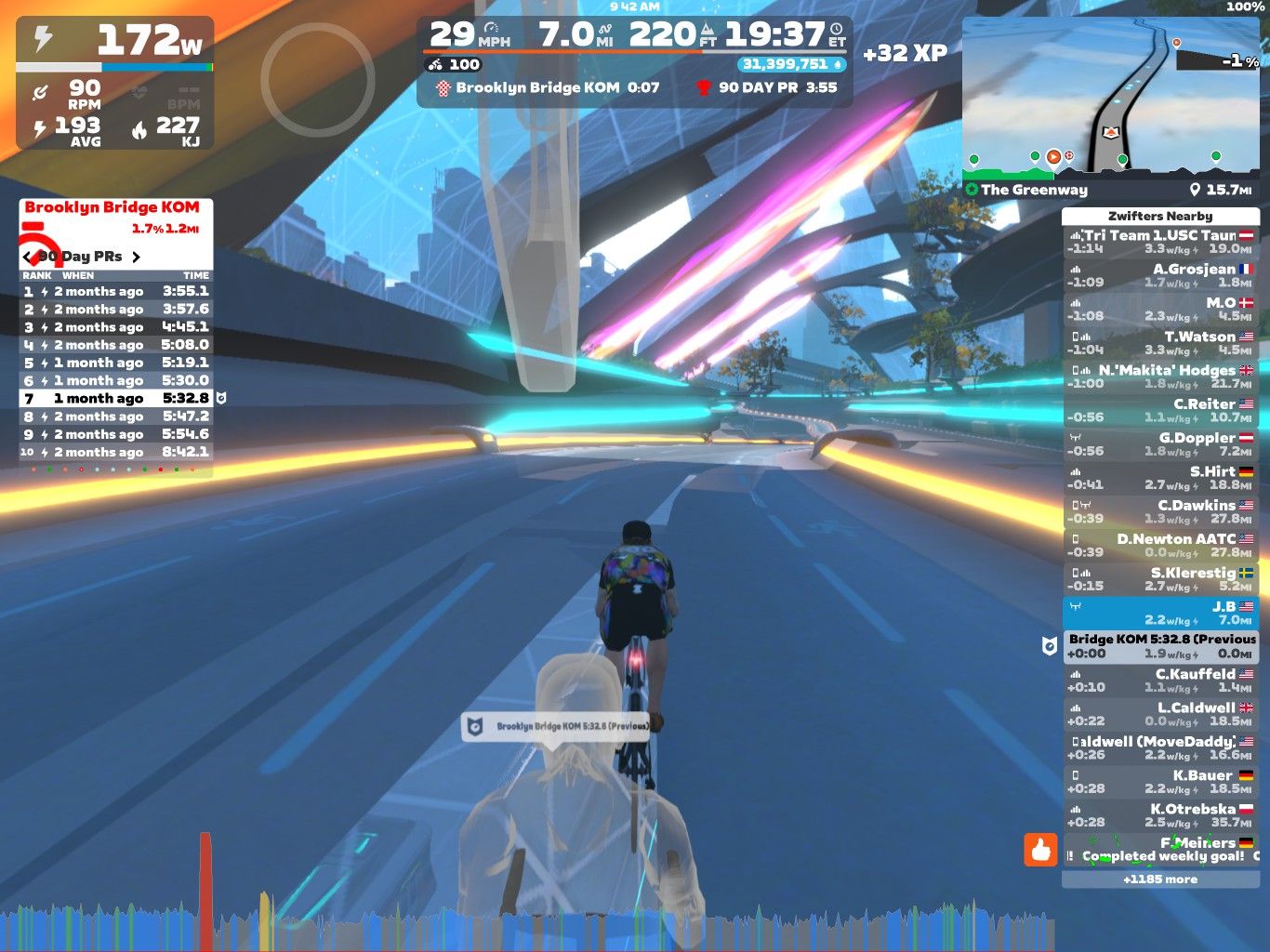This screenshot has width=1270, height=952.
Task: Expand the '+1185 more' riders list
Action: coord(1160,879)
